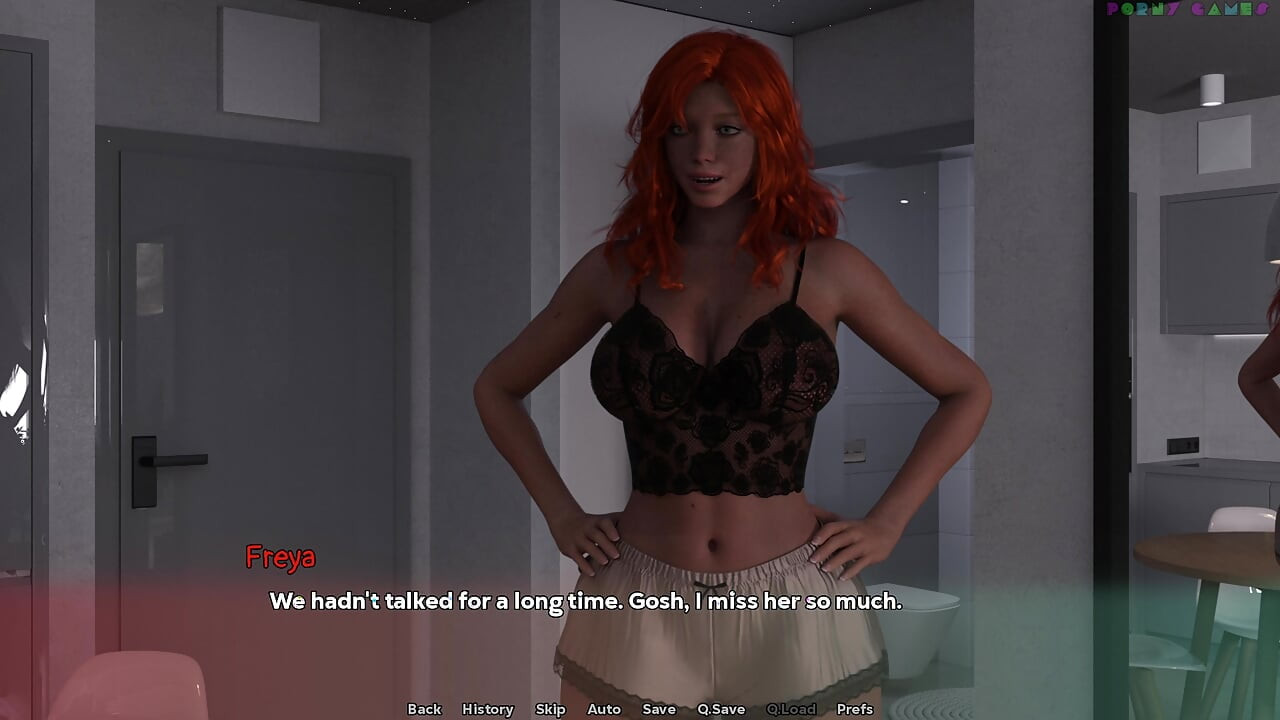Select the Auto option in the quick menu

coord(604,709)
